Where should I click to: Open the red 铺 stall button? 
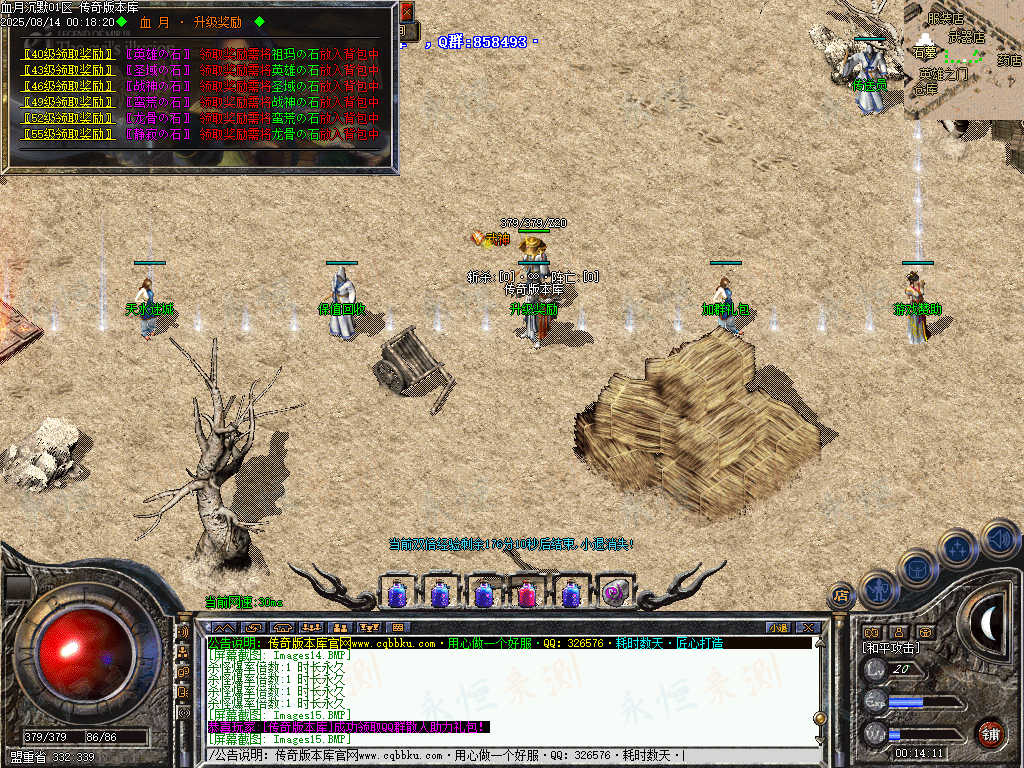[x=990, y=733]
